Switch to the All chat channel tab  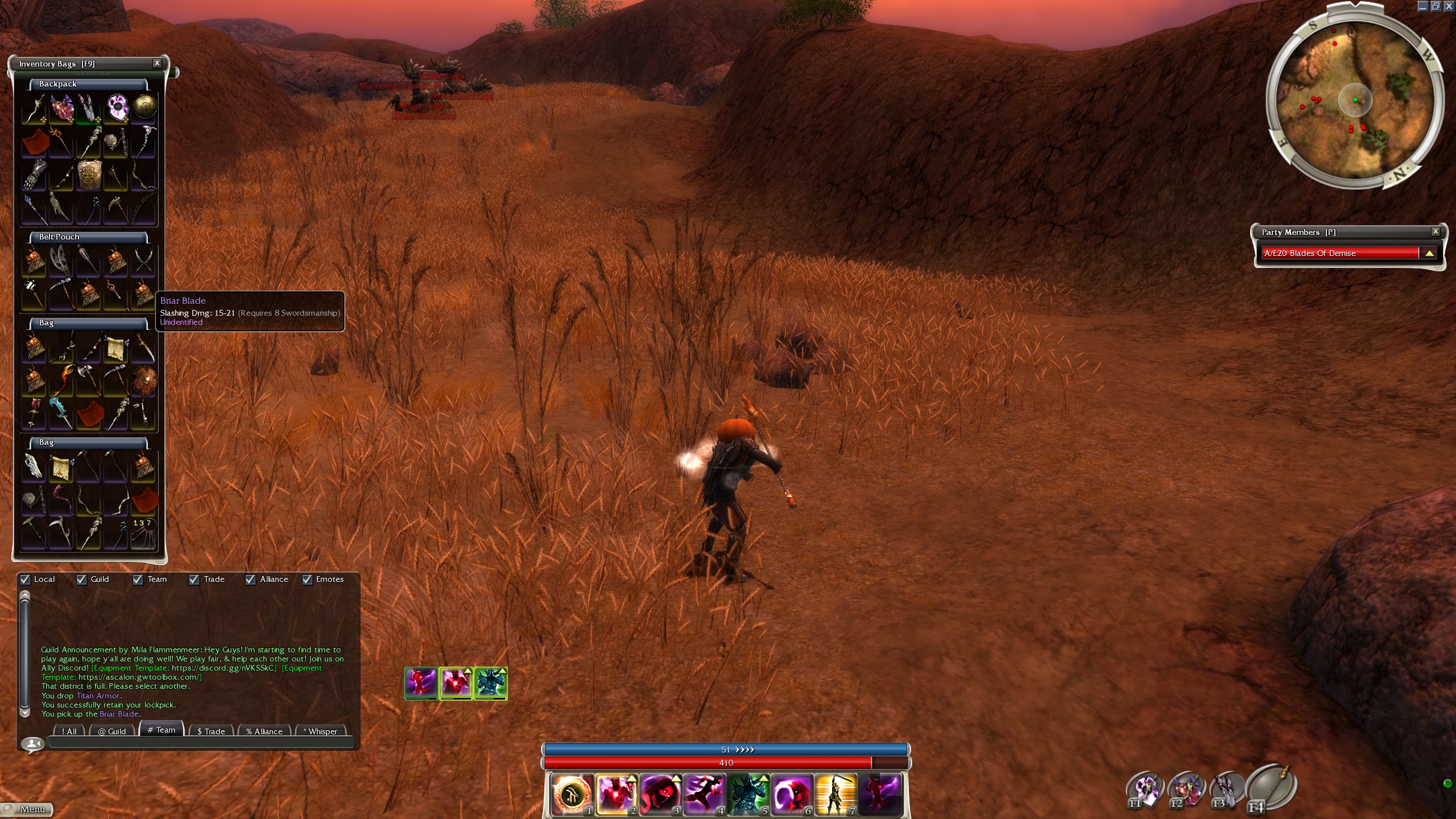(x=69, y=731)
